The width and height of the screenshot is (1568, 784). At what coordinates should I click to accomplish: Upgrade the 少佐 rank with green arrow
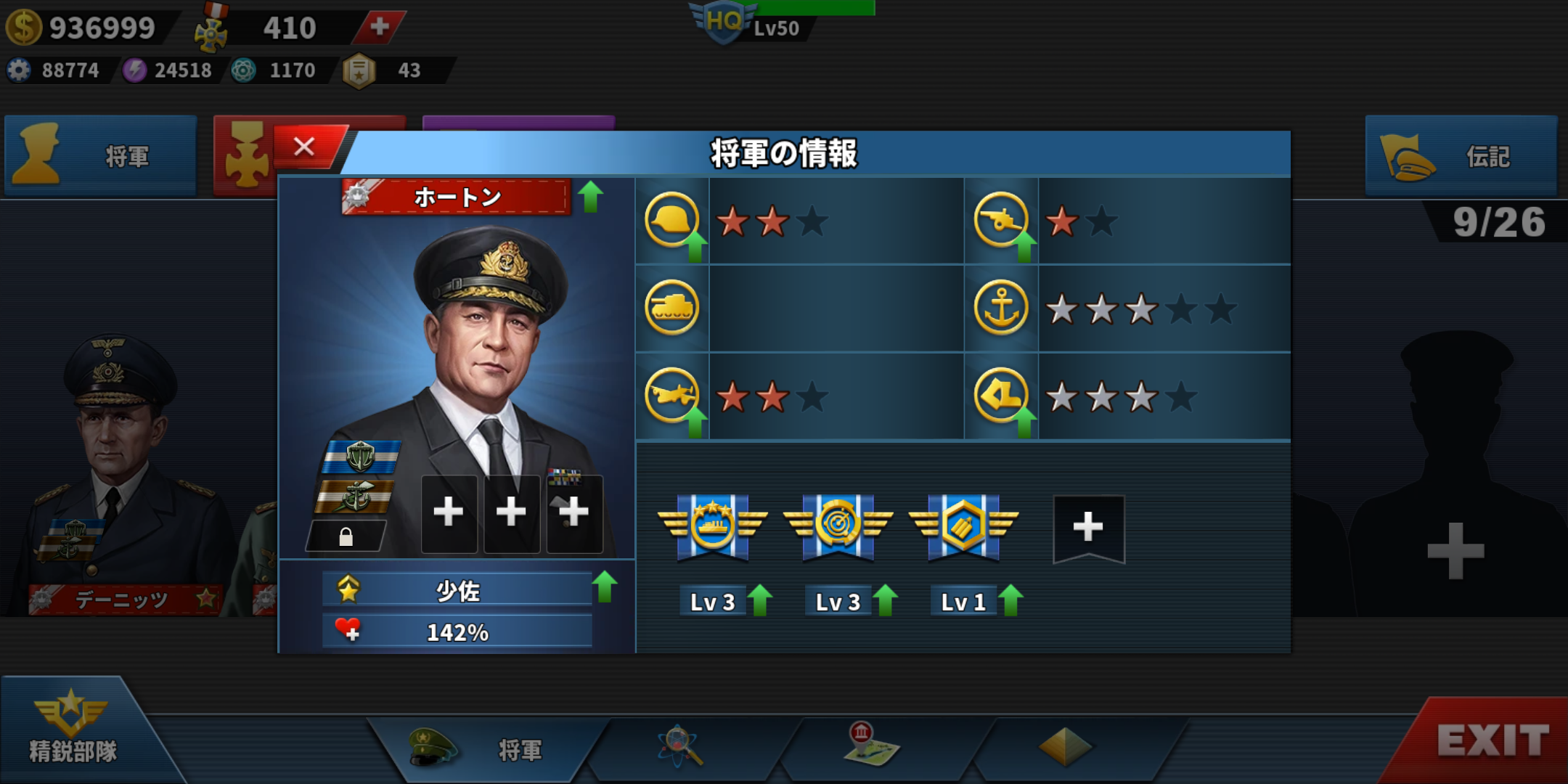click(604, 587)
